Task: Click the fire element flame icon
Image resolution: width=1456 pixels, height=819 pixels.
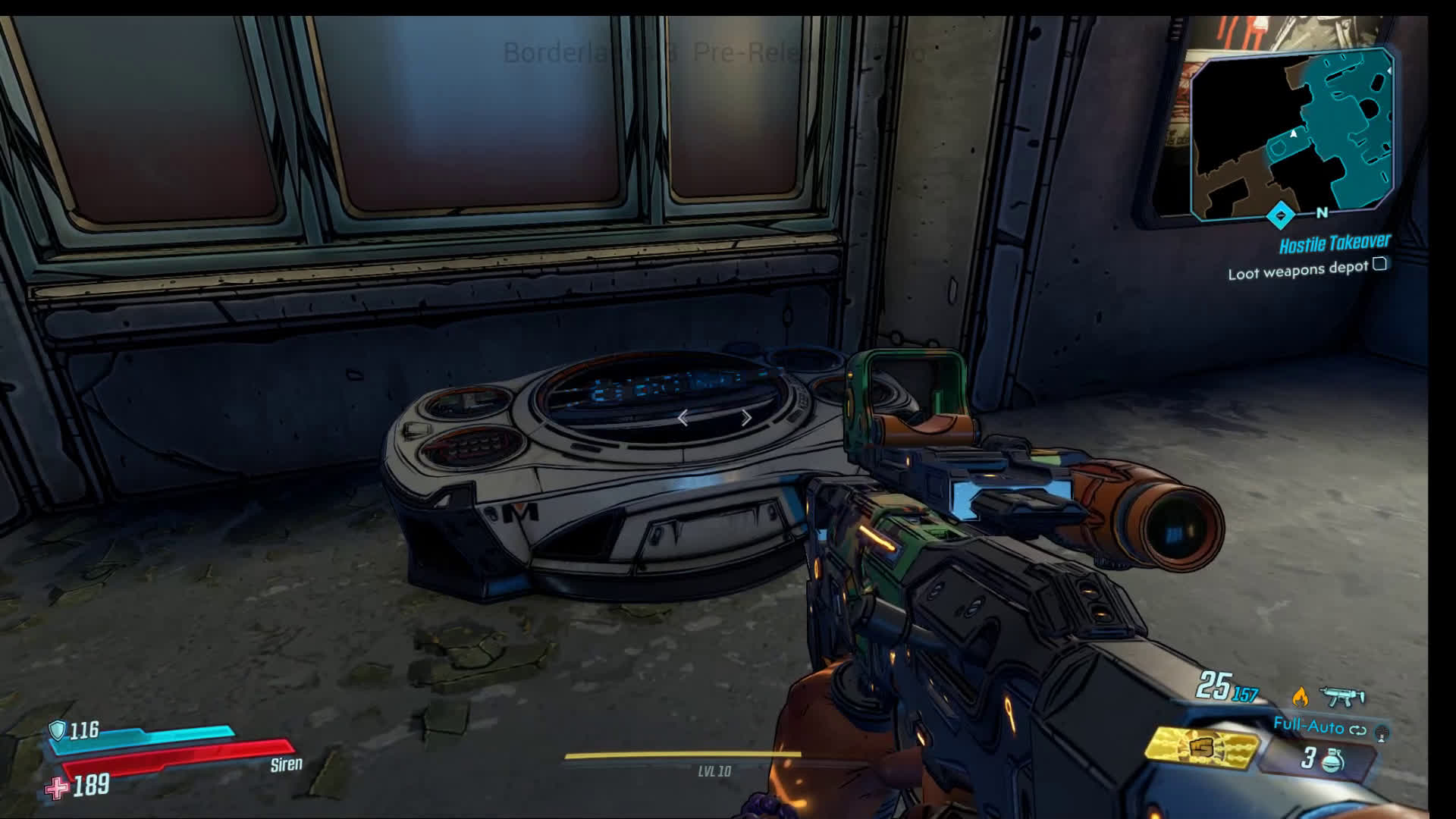Action: pos(1301,695)
